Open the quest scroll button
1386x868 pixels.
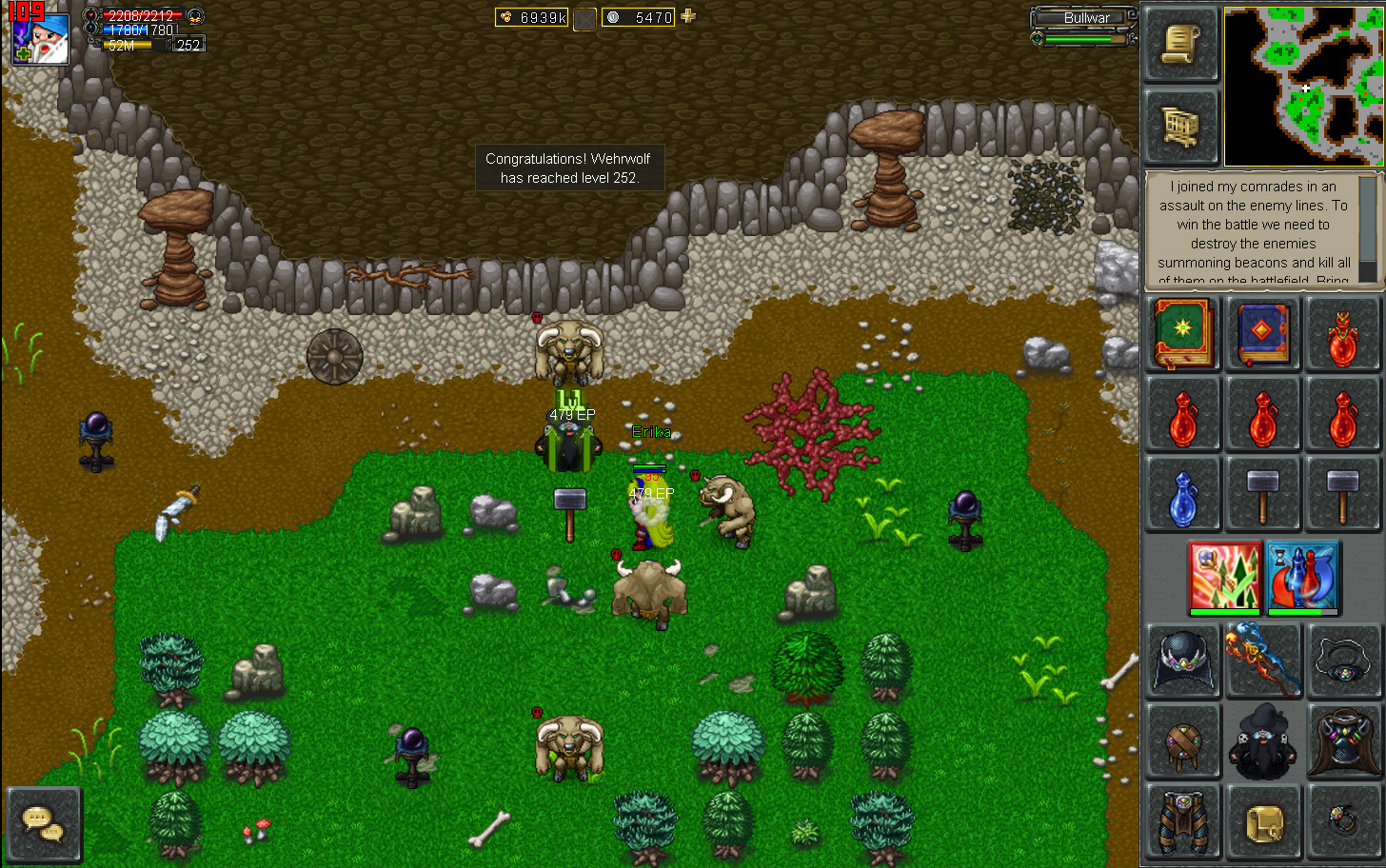coord(1180,45)
